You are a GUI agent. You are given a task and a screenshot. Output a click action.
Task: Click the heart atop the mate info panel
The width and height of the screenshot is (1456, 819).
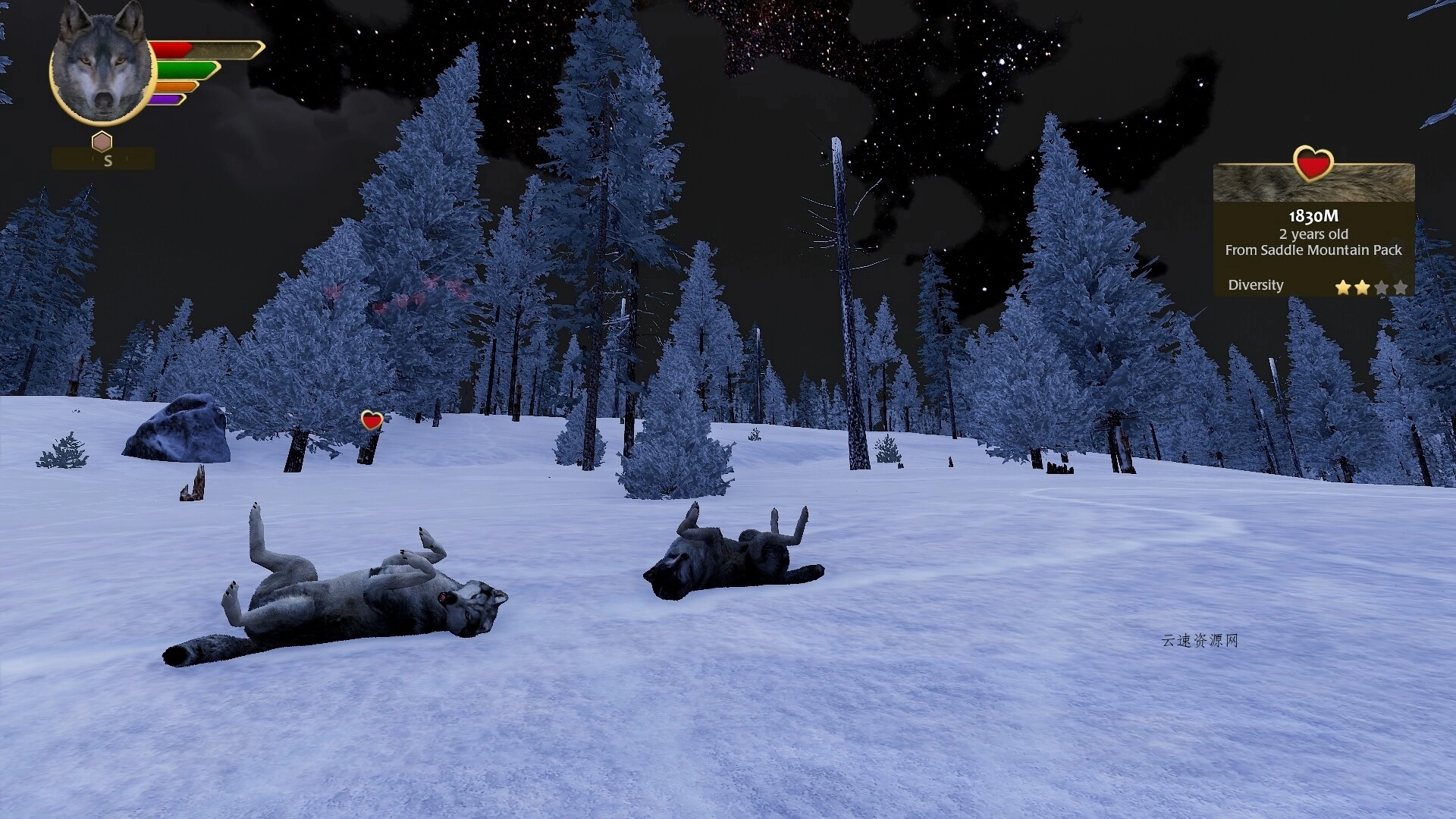[x=1313, y=163]
